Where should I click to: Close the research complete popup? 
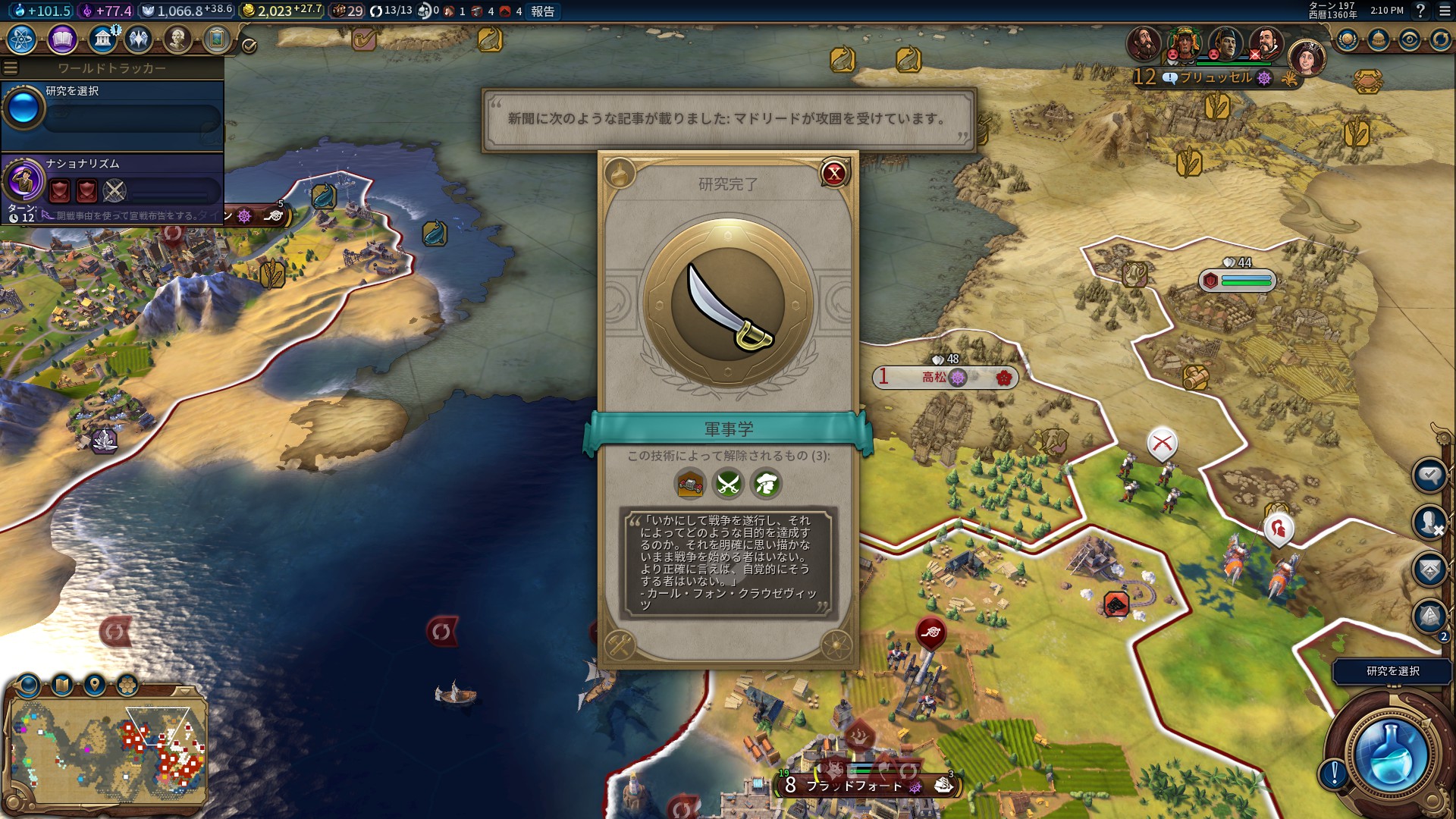(834, 174)
